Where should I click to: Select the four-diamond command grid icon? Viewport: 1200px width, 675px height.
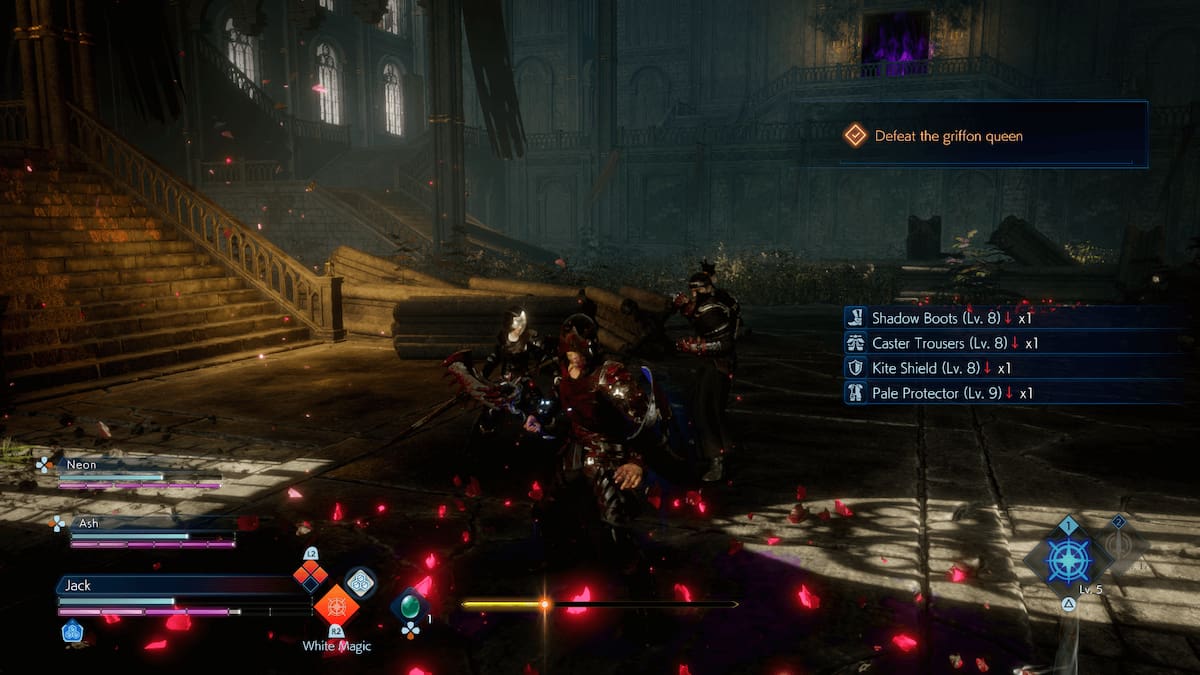point(310,575)
